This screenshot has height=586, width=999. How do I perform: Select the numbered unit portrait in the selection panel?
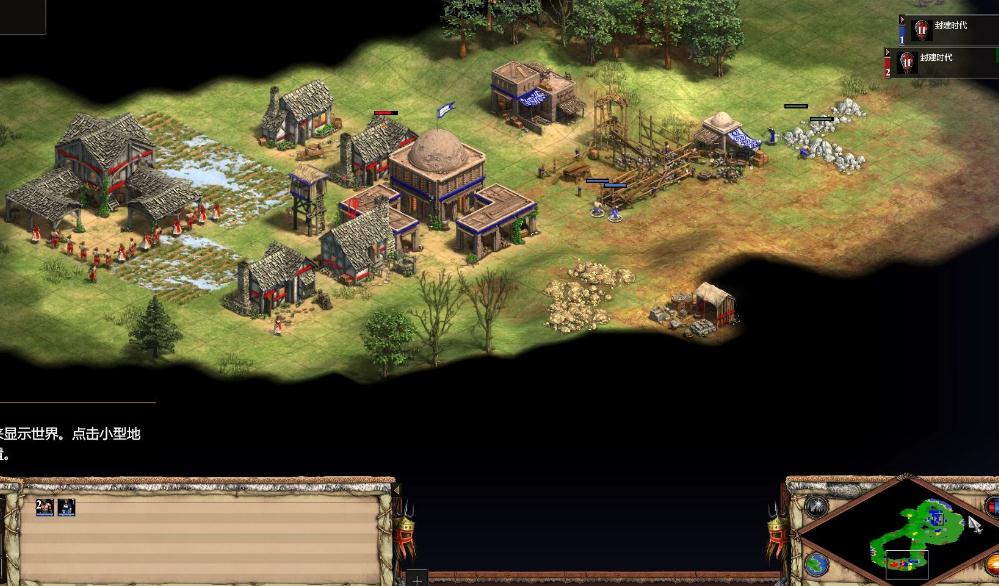[44, 507]
